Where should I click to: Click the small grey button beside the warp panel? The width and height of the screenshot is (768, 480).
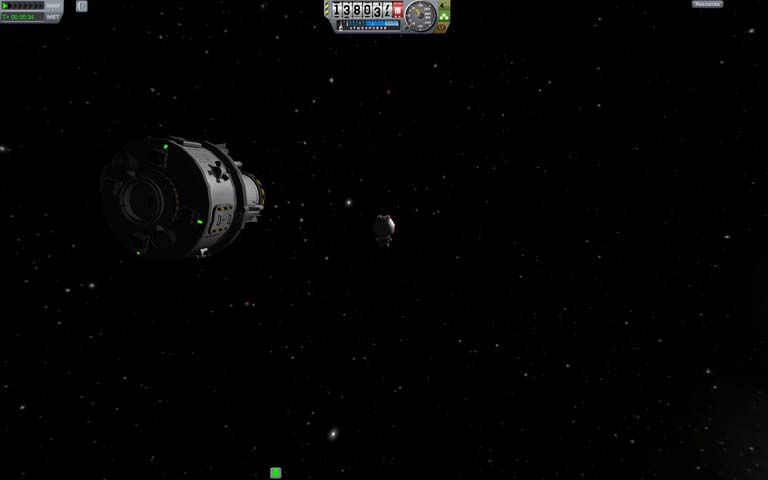click(x=82, y=6)
